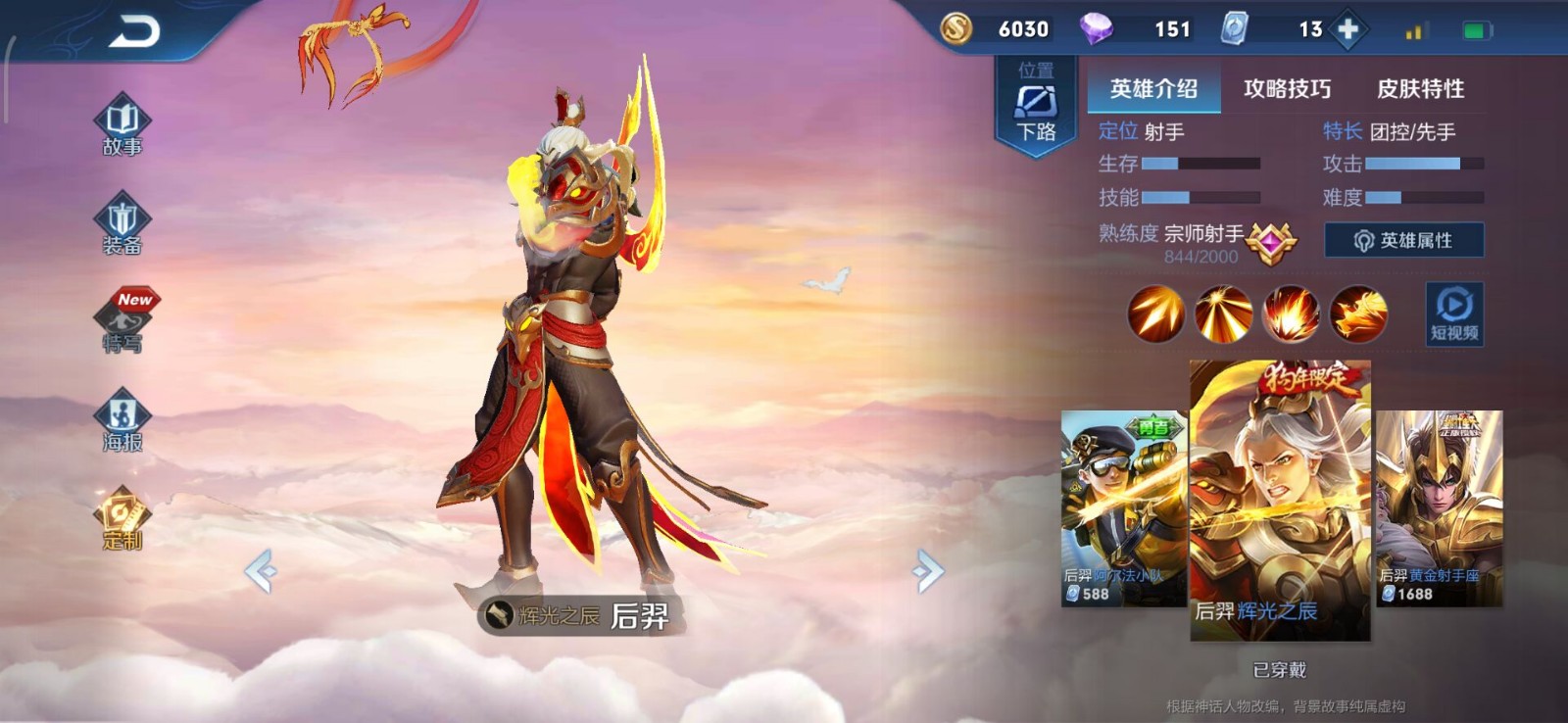Open the 海报 poster view
Image resolution: width=1568 pixels, height=723 pixels.
tap(122, 421)
